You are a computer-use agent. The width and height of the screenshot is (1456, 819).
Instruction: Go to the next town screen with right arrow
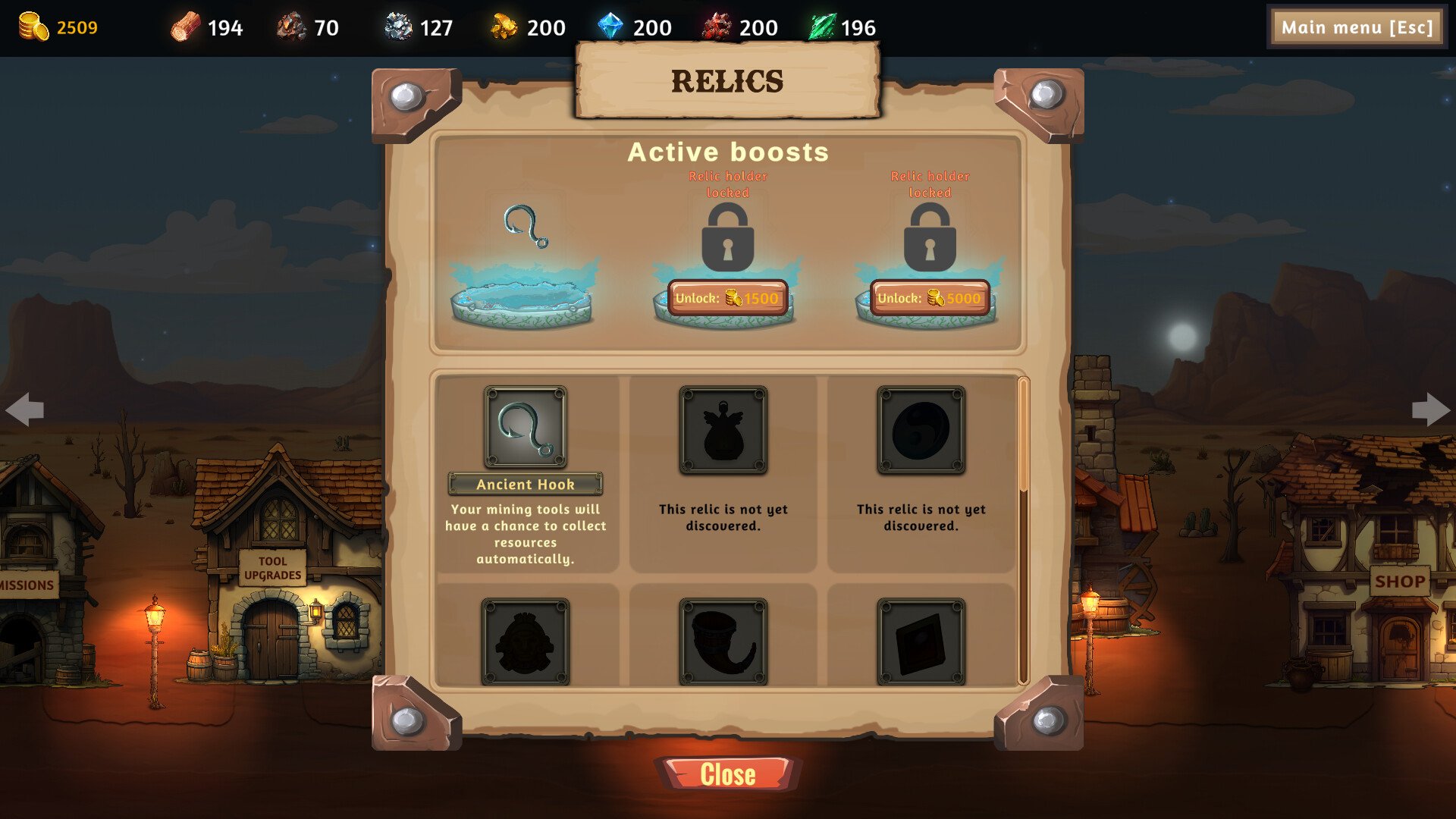pyautogui.click(x=1430, y=409)
